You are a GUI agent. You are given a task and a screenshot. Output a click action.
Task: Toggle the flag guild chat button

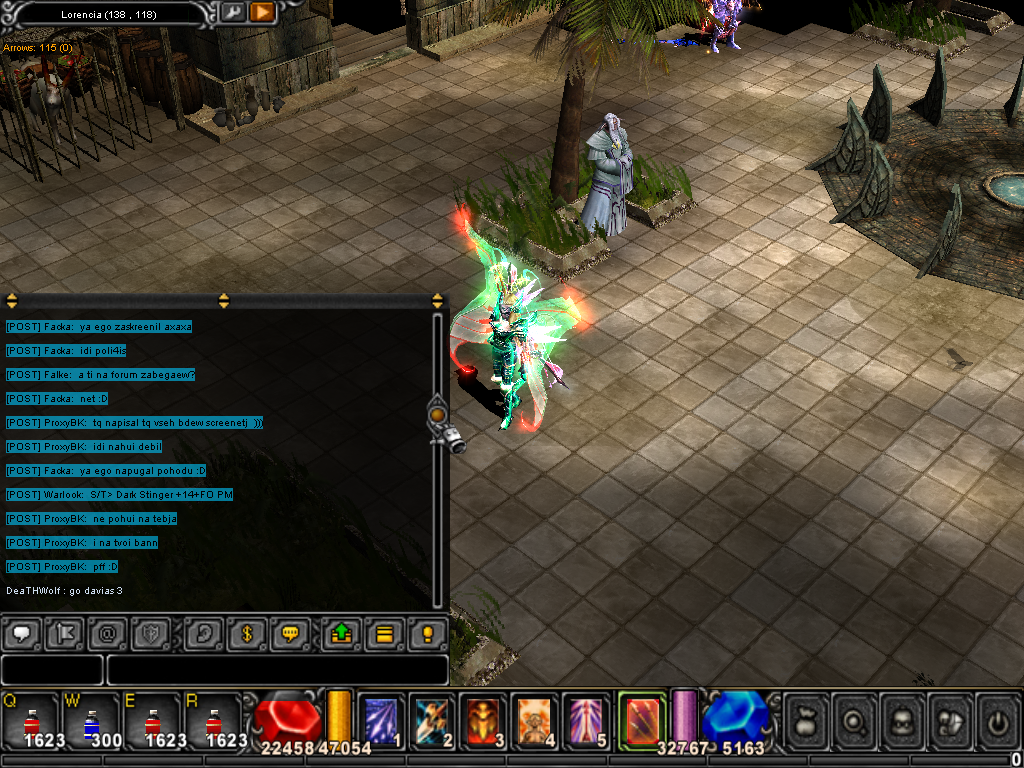(65, 633)
